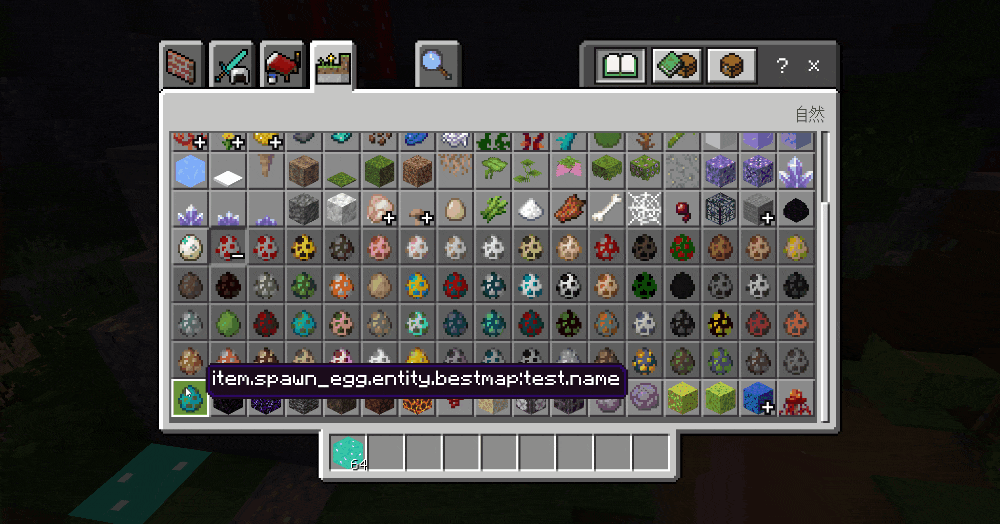Select the plain tan chicken egg

pos(455,209)
